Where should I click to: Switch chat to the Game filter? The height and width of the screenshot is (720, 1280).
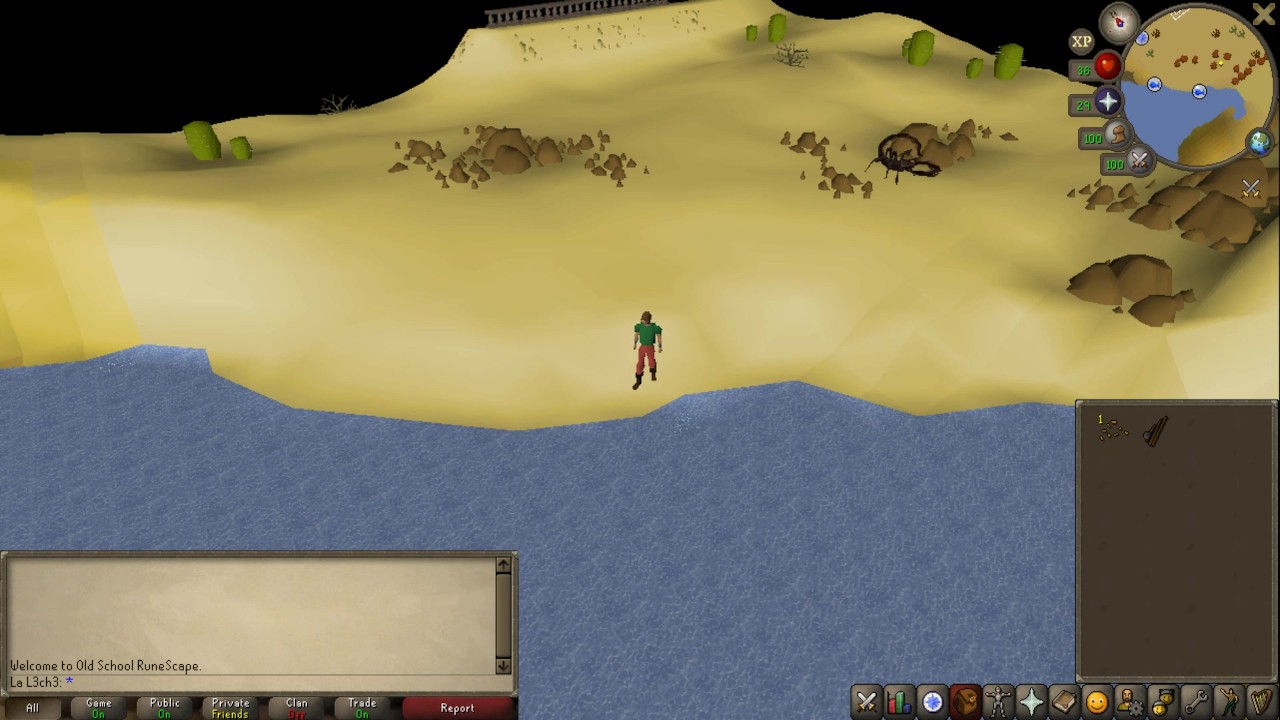[x=98, y=708]
